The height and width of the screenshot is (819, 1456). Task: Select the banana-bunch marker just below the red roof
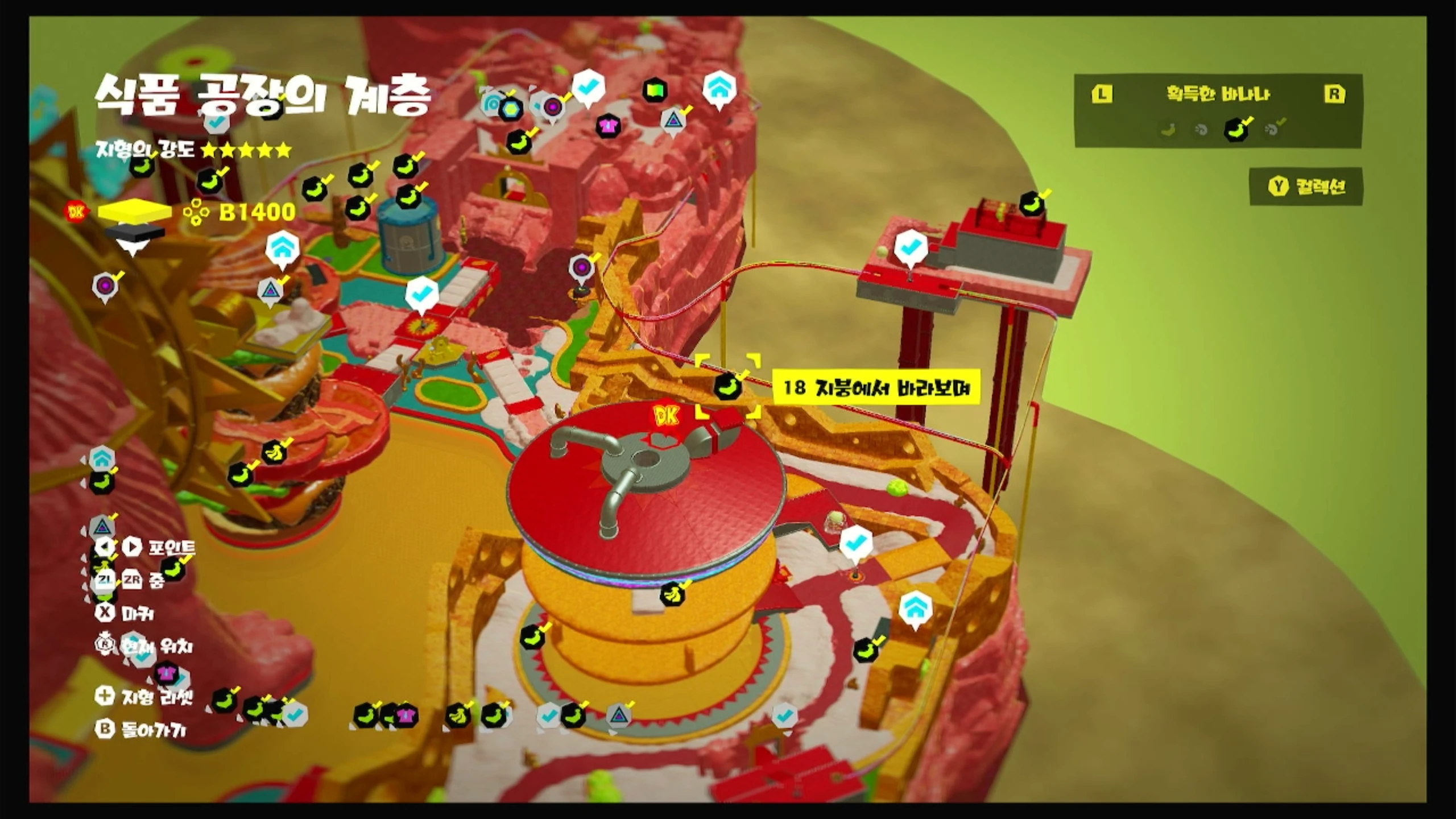coord(672,595)
